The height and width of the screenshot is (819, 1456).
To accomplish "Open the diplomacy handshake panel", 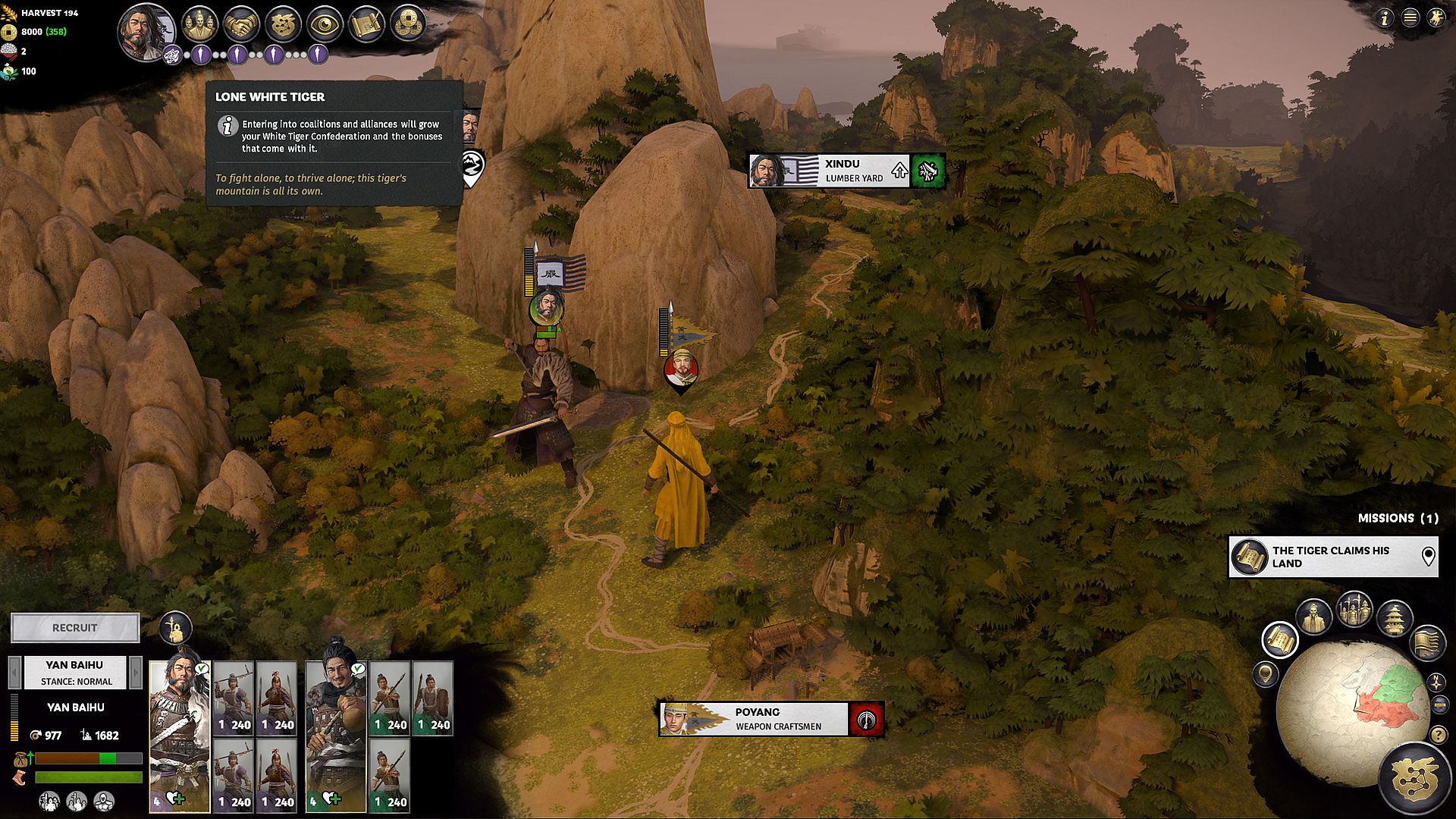I will pos(242,24).
